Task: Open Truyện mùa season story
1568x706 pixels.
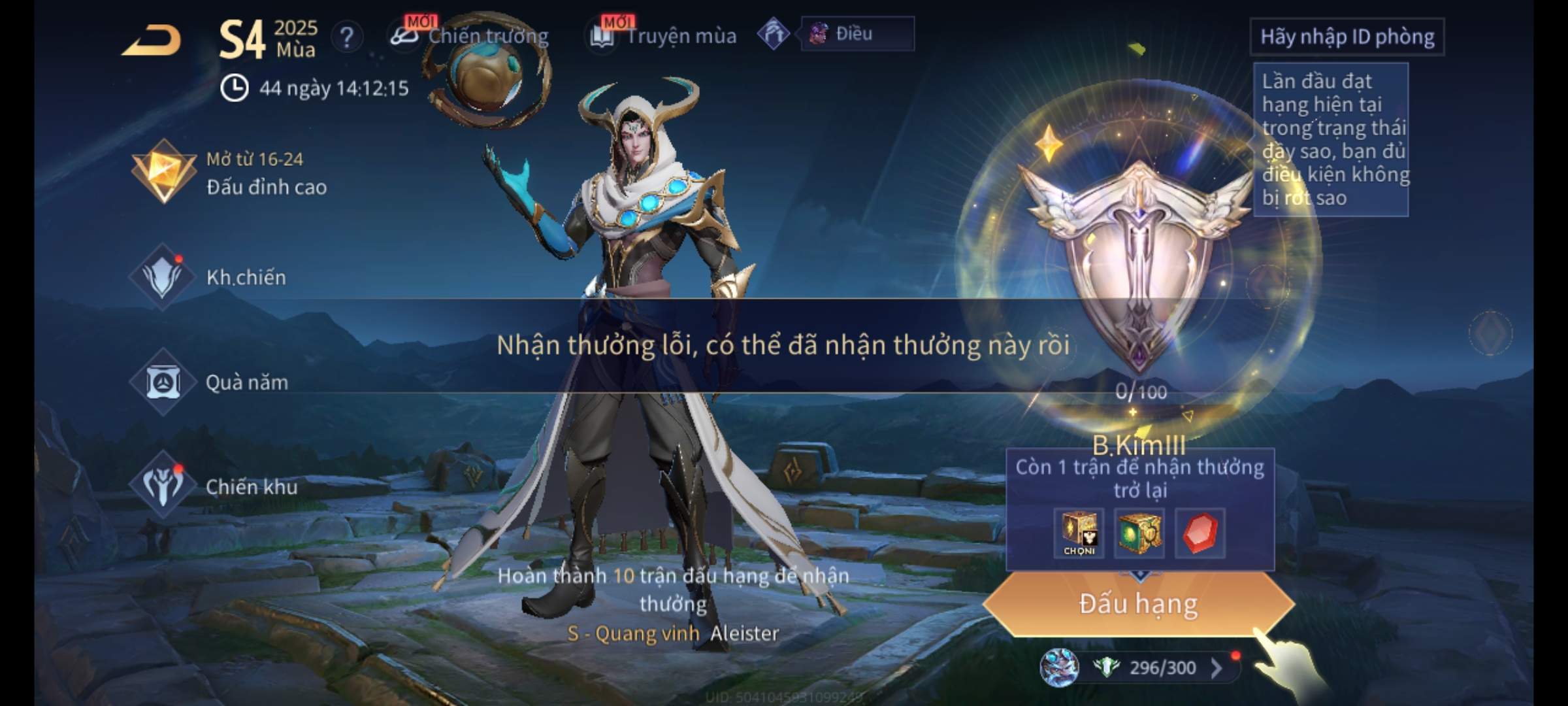Action: (664, 36)
